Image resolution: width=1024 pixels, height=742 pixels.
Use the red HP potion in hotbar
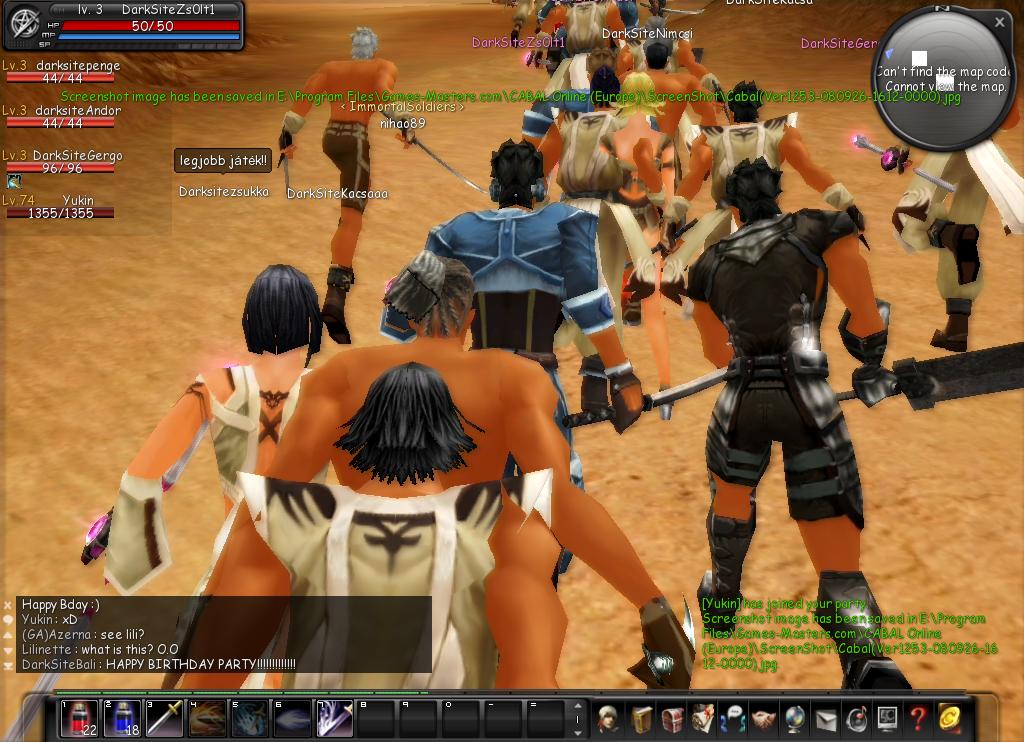pos(79,719)
